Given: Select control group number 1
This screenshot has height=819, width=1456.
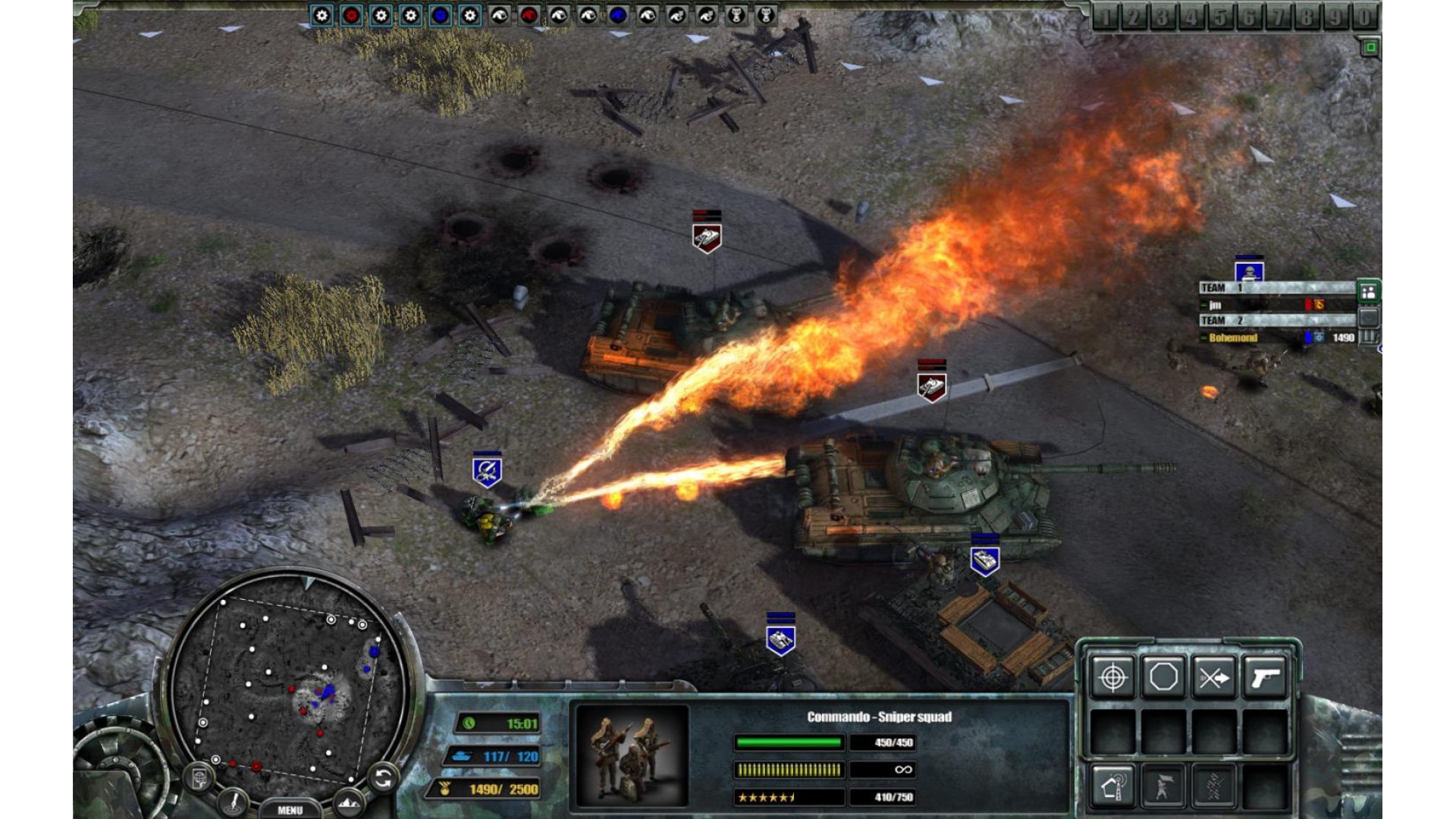Looking at the screenshot, I should [x=1106, y=17].
